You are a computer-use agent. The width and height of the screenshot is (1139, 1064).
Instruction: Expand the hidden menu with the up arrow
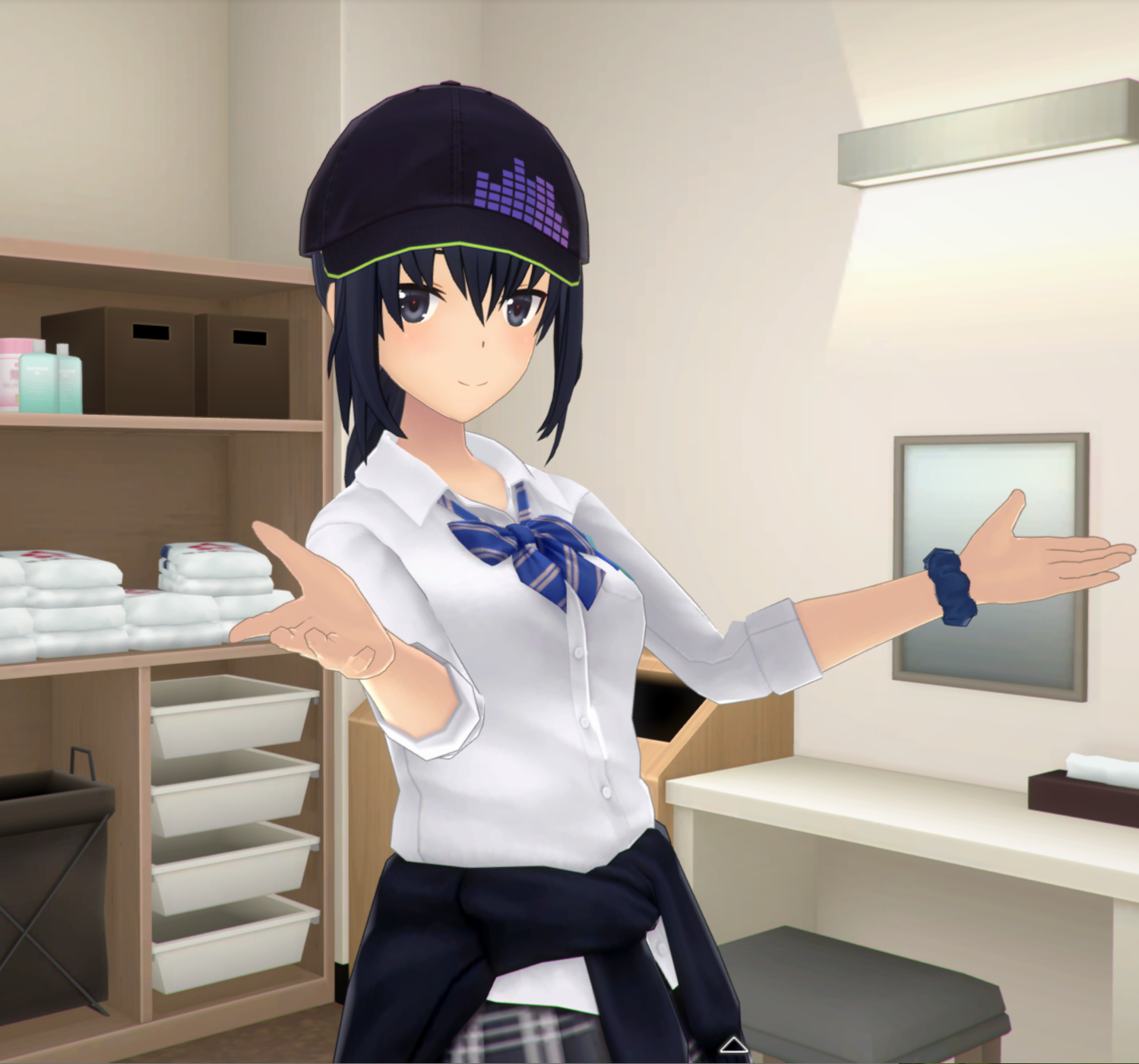pyautogui.click(x=733, y=1045)
